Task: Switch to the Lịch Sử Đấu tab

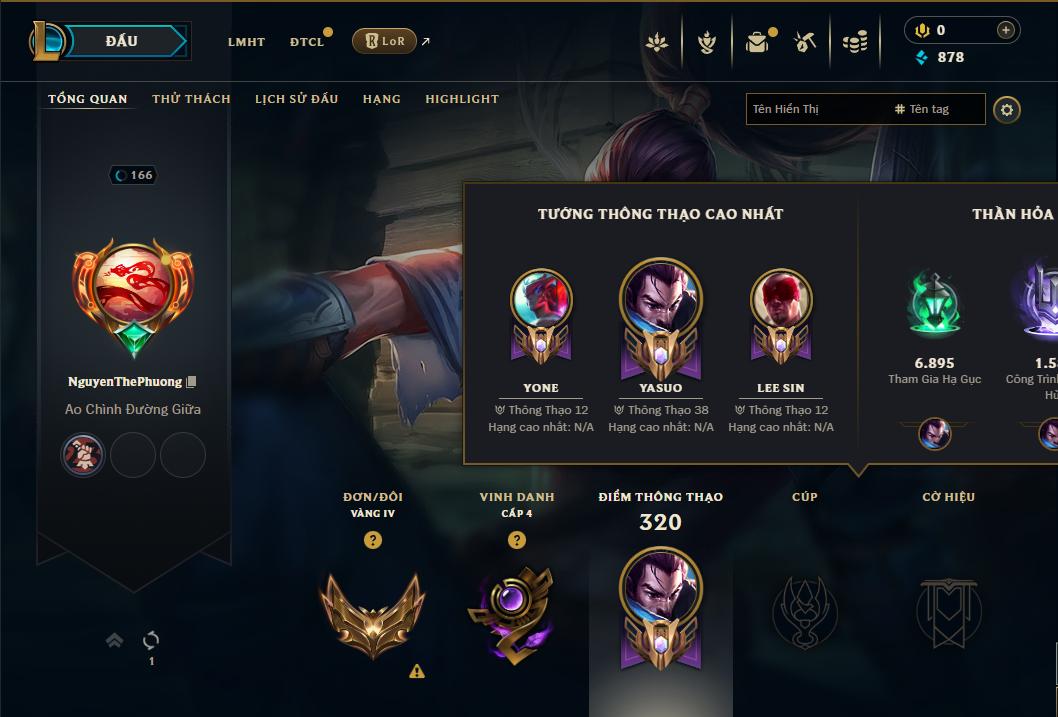Action: point(296,99)
